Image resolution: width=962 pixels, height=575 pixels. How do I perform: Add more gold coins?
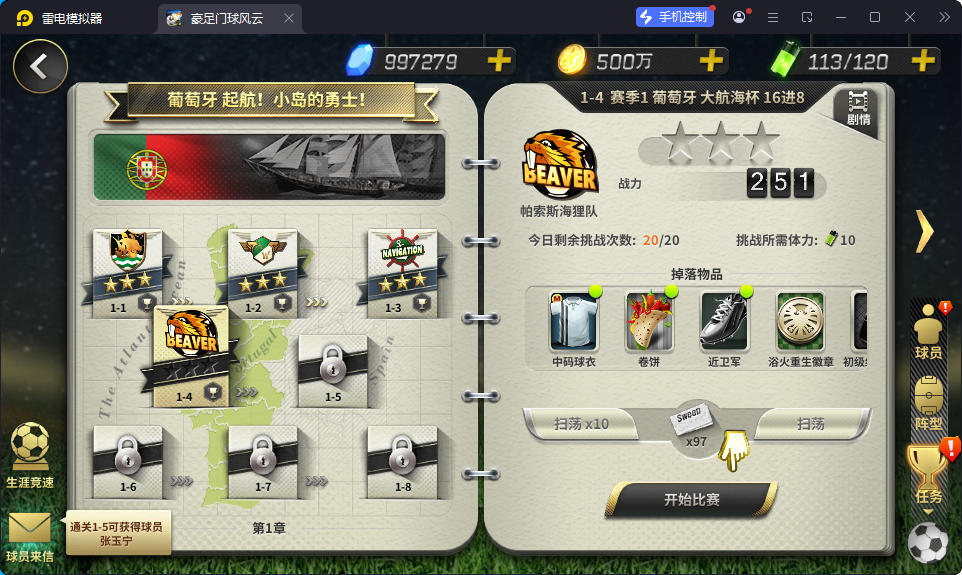click(x=710, y=61)
